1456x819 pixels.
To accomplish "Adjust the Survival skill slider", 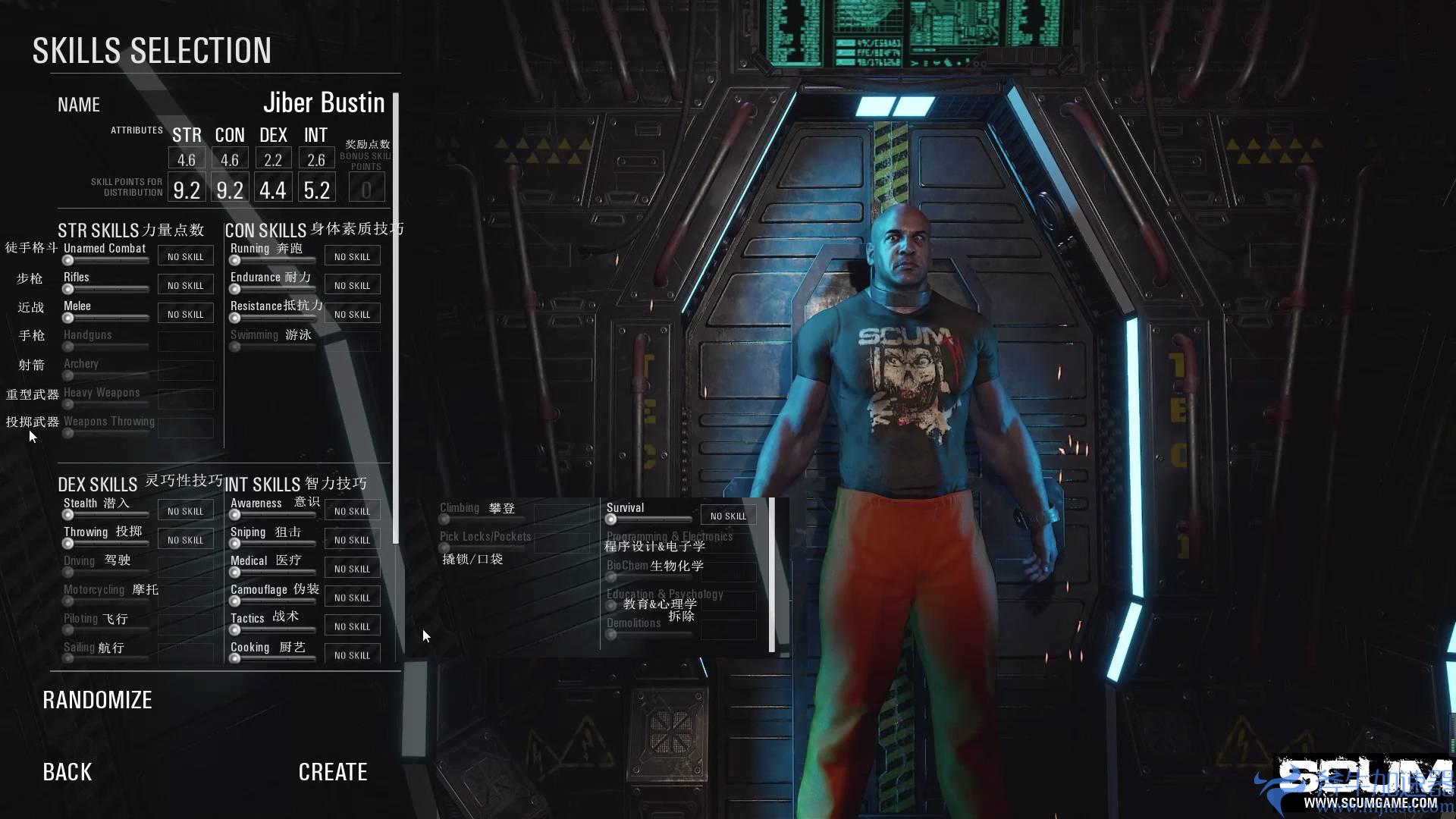I will pyautogui.click(x=611, y=519).
